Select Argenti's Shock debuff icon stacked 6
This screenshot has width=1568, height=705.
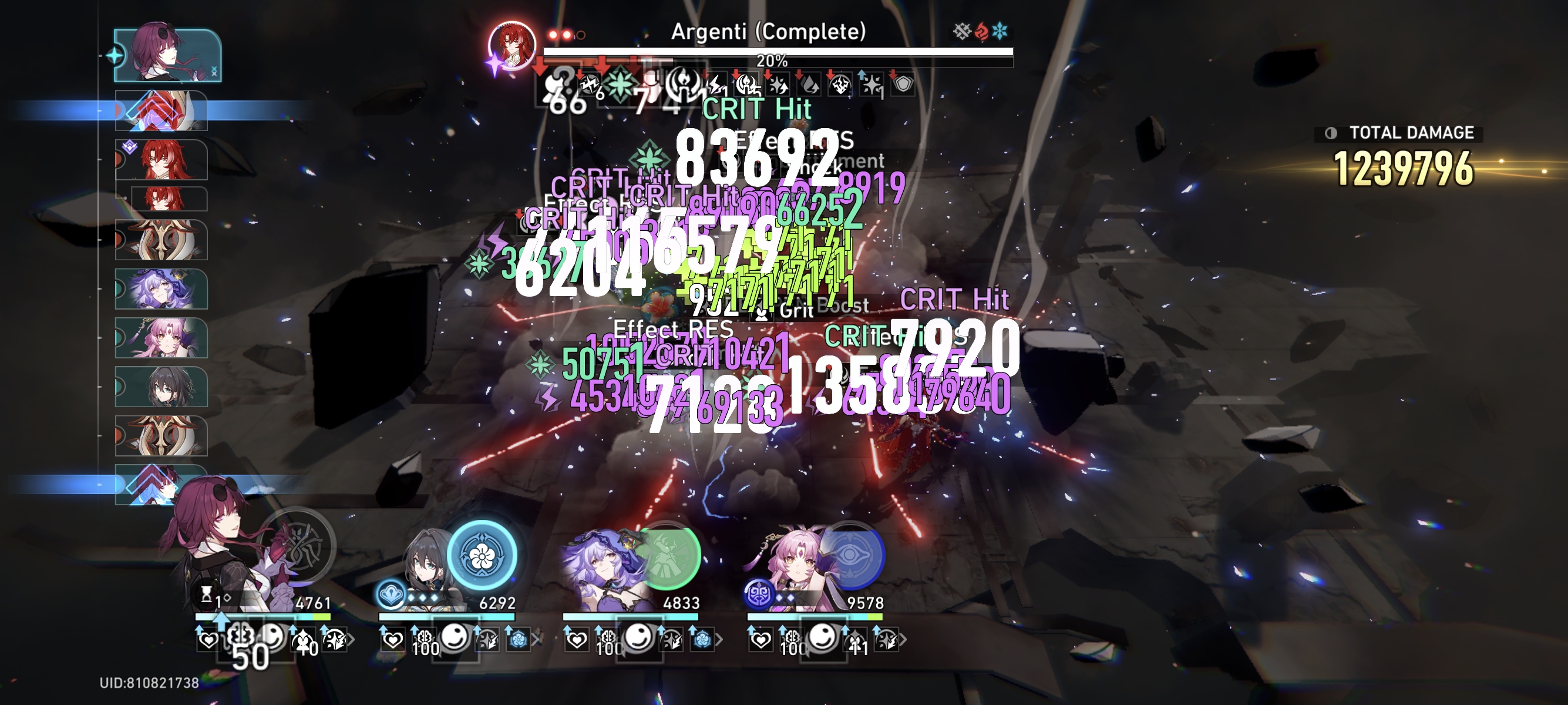click(x=590, y=86)
